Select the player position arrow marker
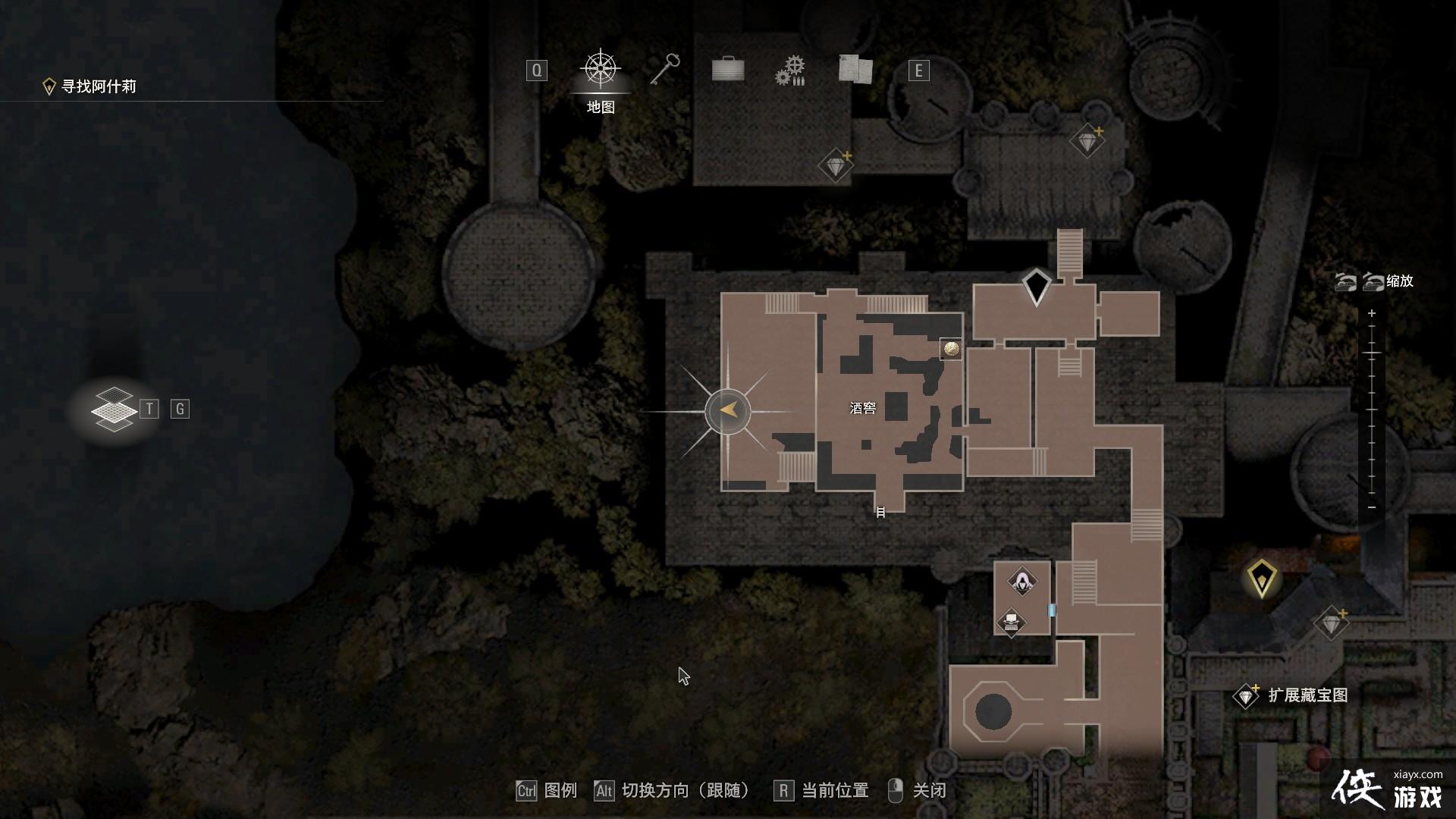The height and width of the screenshot is (819, 1456). click(728, 411)
